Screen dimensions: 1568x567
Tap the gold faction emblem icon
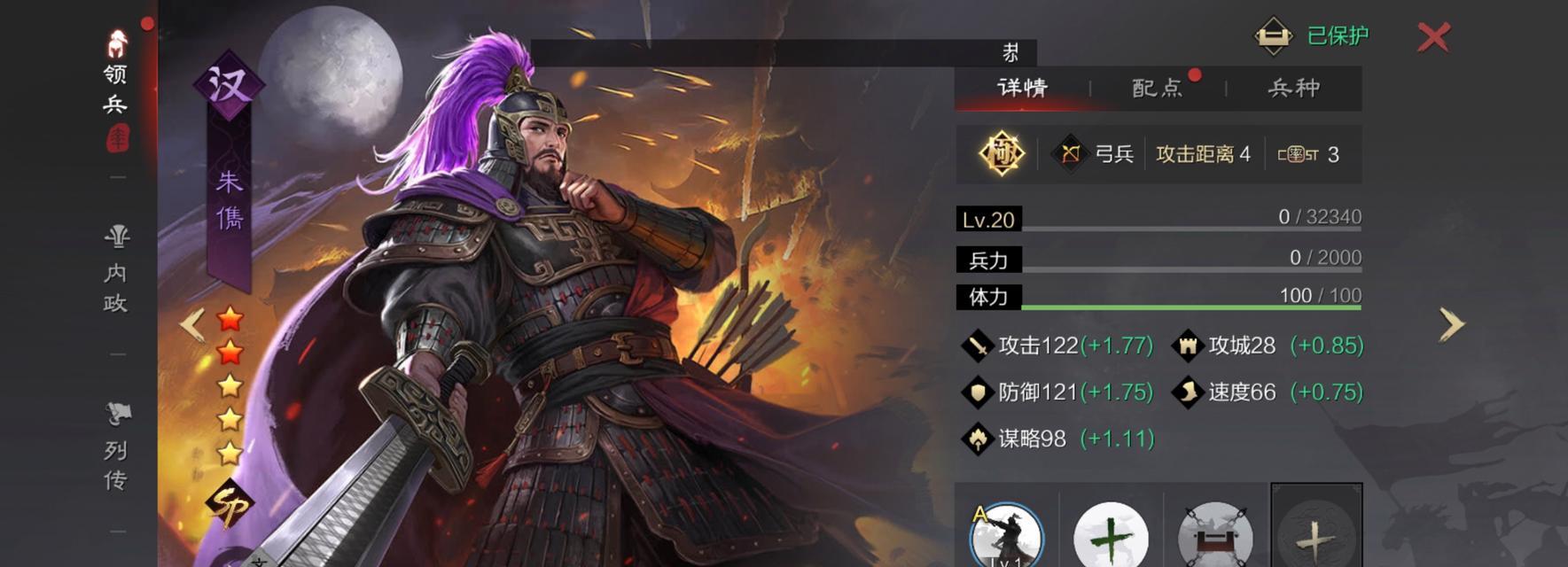point(1002,154)
